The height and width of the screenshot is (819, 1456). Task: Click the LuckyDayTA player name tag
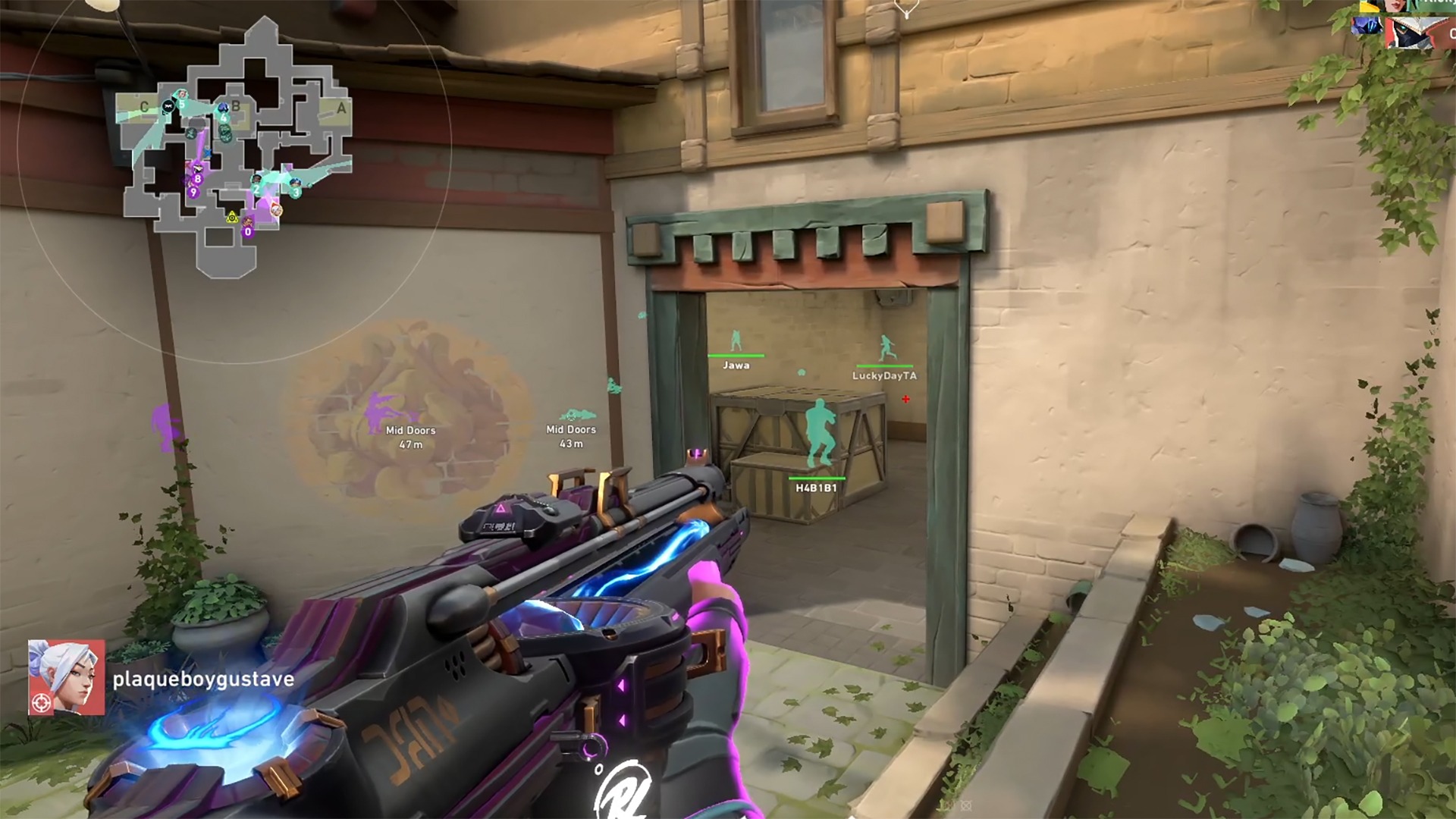(884, 375)
